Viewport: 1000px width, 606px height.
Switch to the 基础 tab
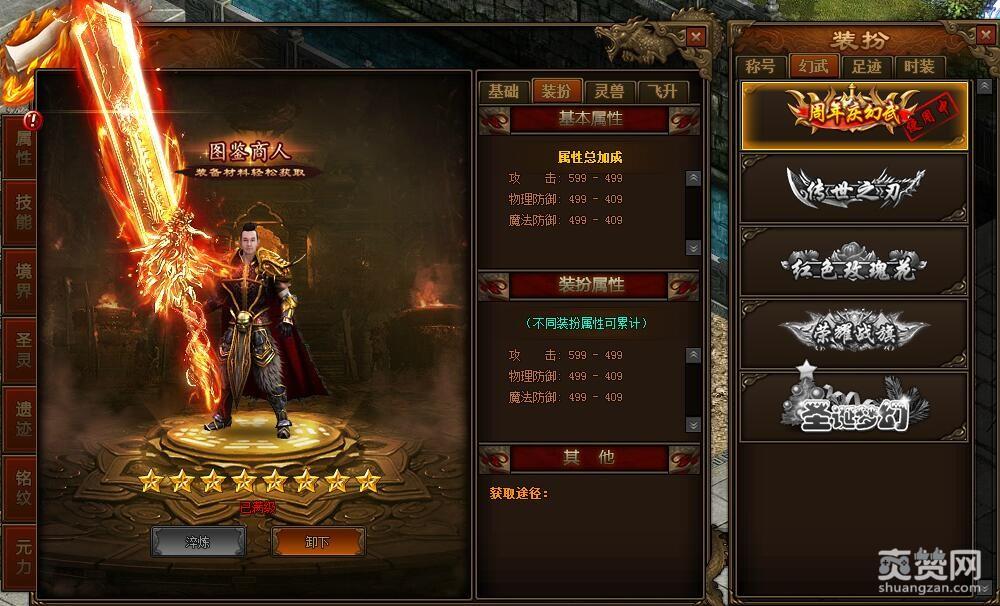[x=503, y=91]
